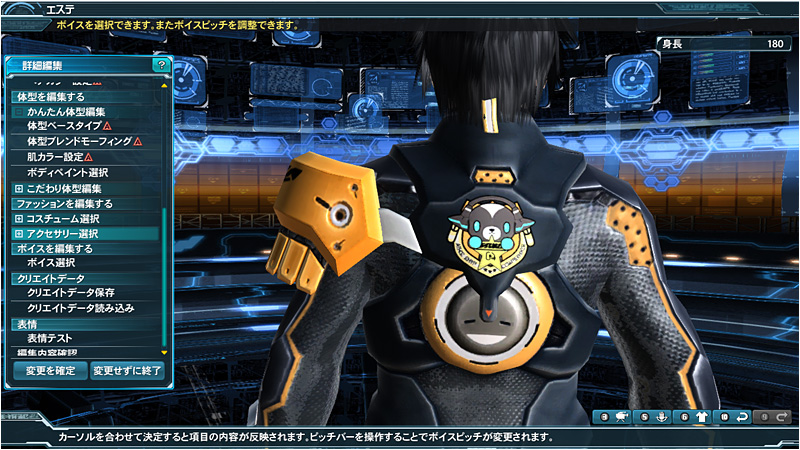Click the scroll-down arrow in the edit list
Screen dimensions: 800x450
(164, 353)
